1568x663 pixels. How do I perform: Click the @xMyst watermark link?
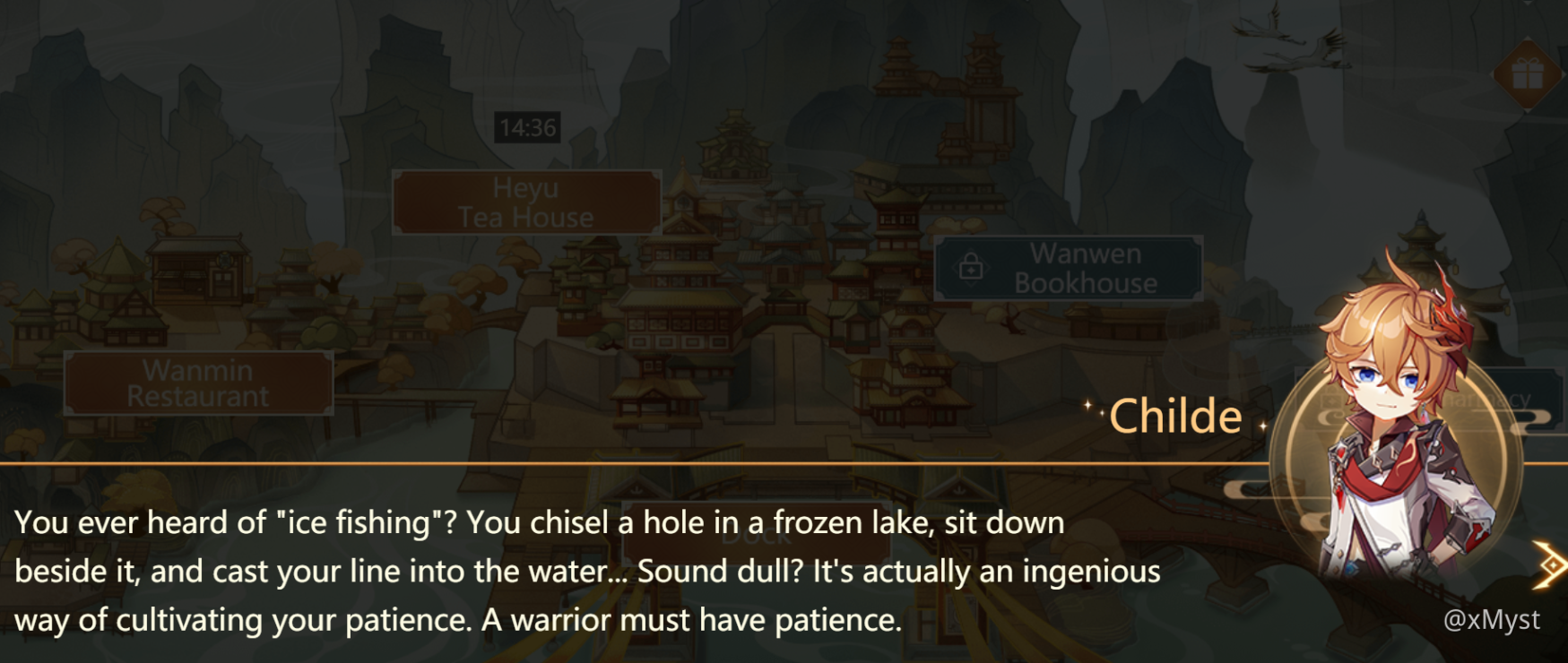pos(1492,619)
